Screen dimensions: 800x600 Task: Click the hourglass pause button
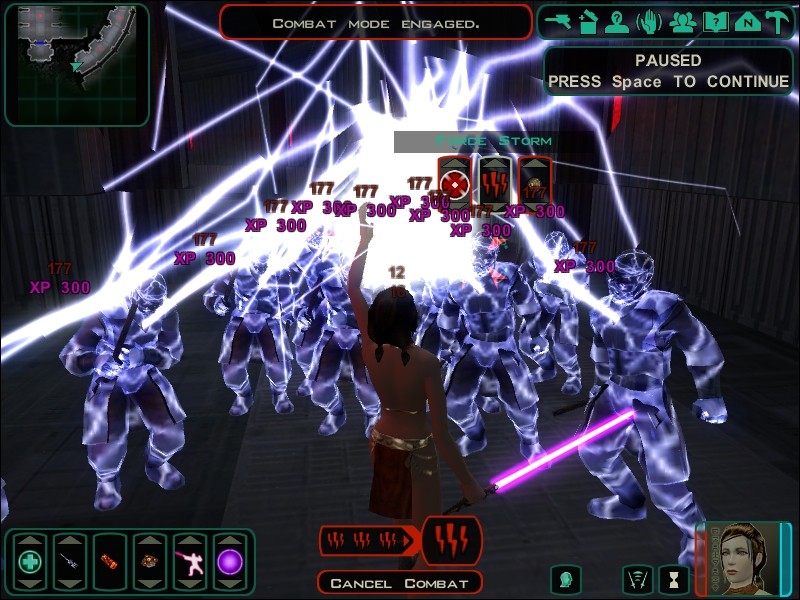[x=675, y=578]
